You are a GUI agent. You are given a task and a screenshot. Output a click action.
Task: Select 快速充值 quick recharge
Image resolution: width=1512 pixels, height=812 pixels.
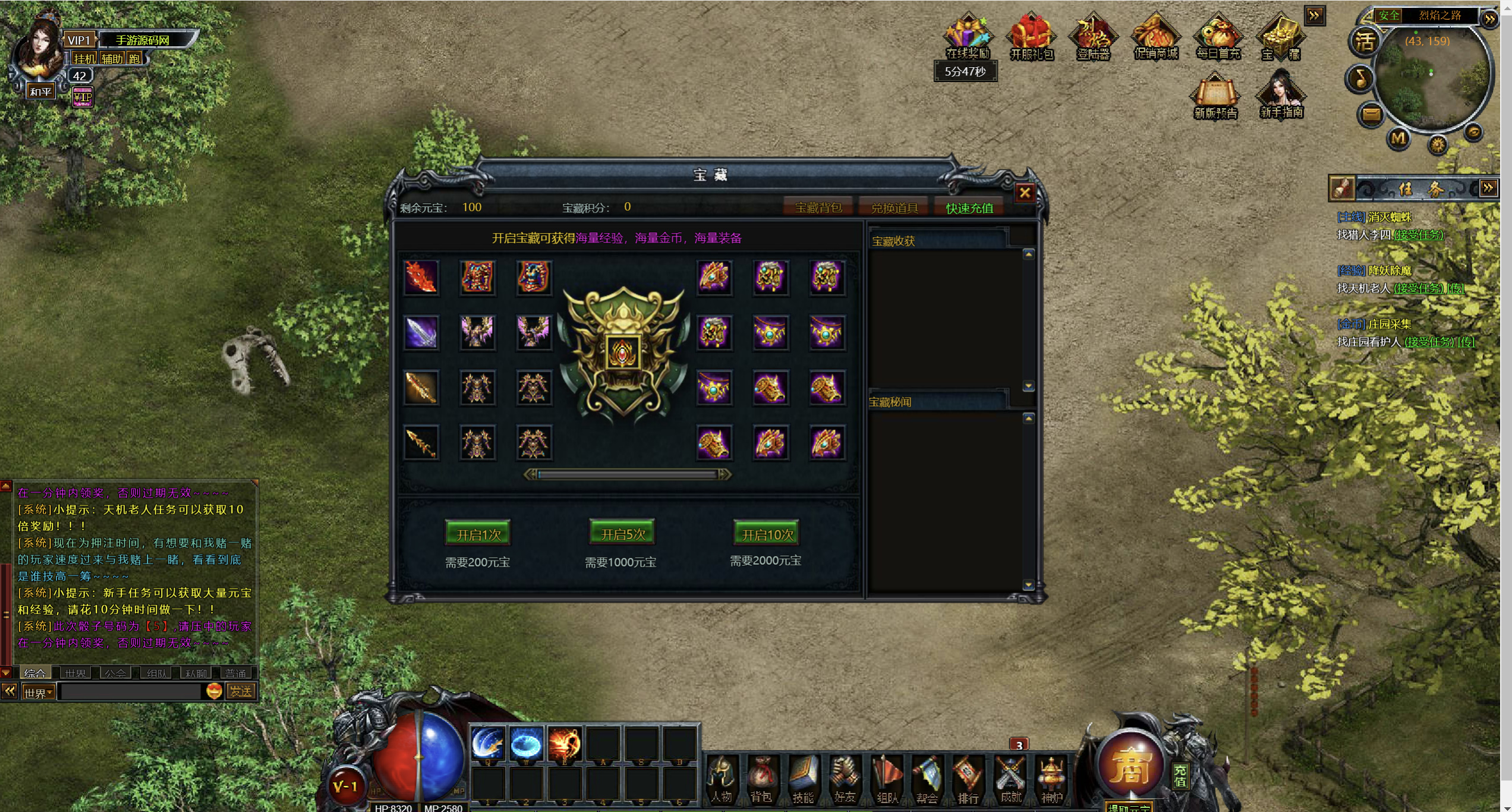point(969,207)
